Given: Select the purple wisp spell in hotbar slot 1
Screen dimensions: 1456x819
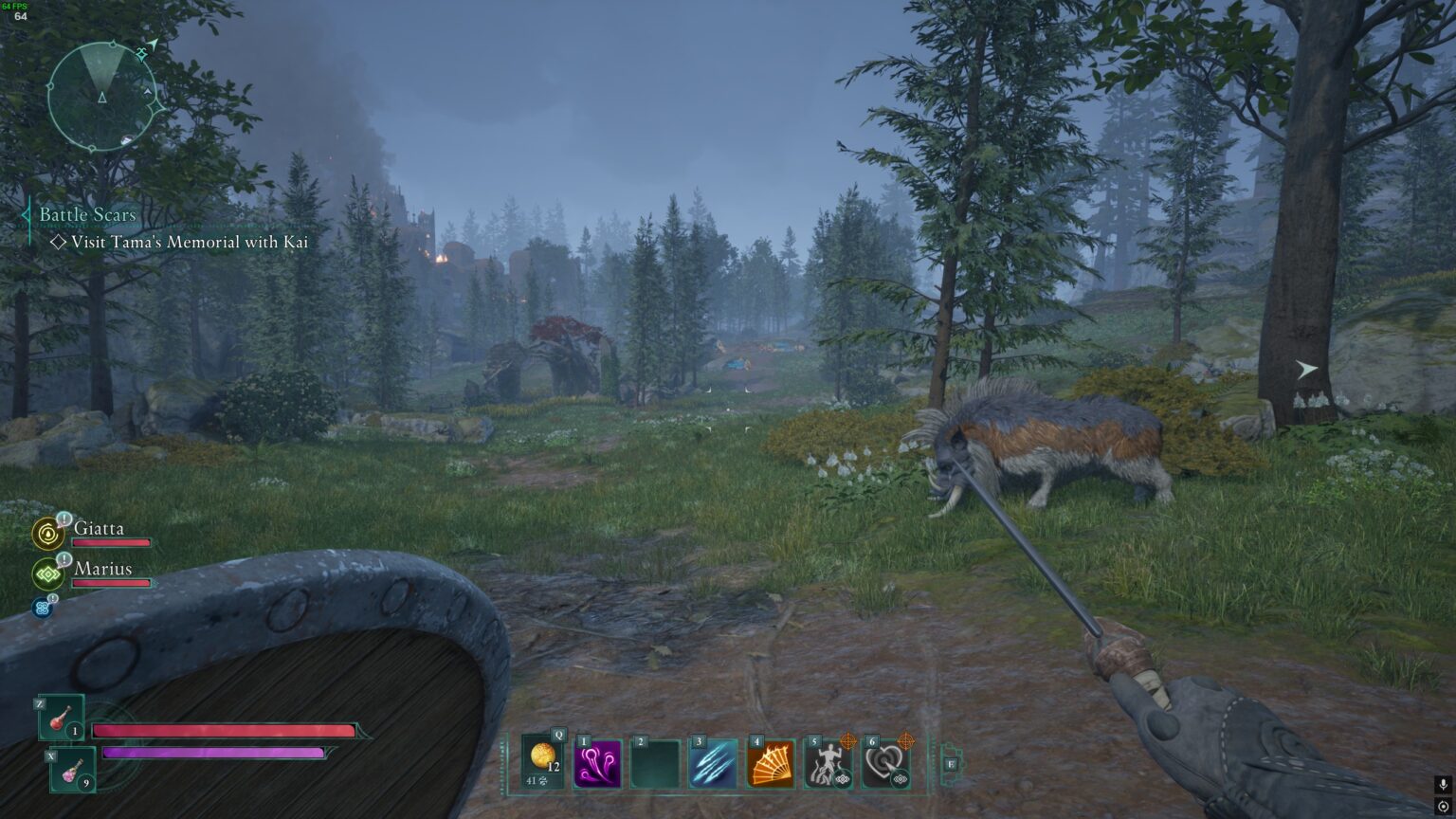Looking at the screenshot, I should (x=600, y=764).
